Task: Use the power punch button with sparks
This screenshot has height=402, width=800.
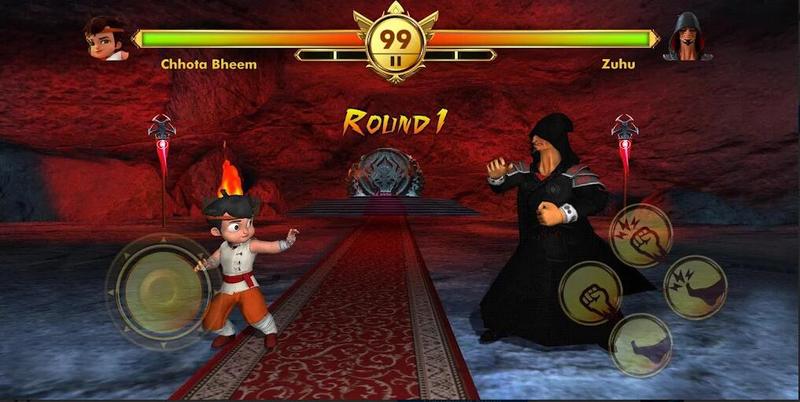Action: point(640,234)
